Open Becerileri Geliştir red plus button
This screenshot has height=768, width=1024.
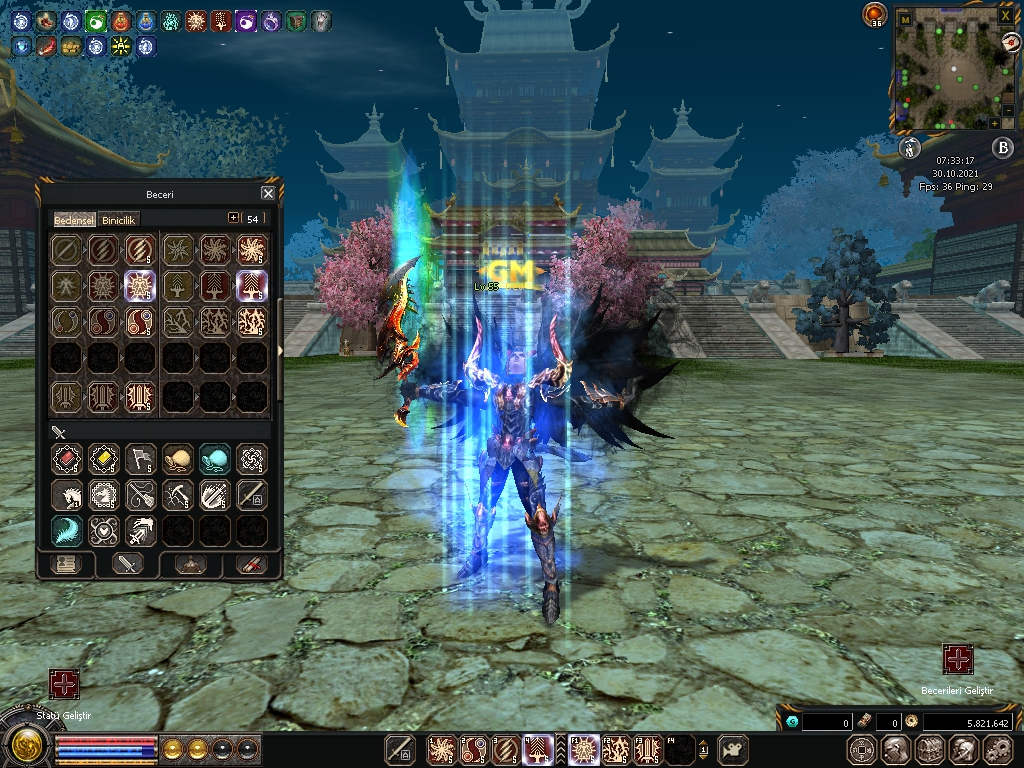pos(958,659)
